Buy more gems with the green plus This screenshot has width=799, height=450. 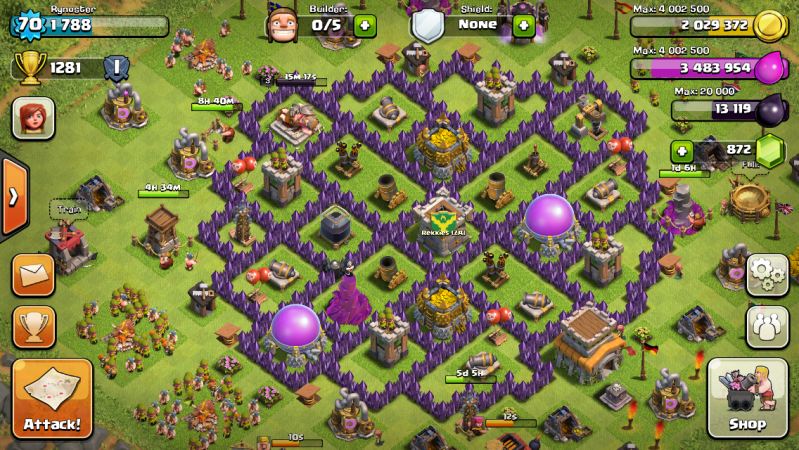click(x=682, y=151)
